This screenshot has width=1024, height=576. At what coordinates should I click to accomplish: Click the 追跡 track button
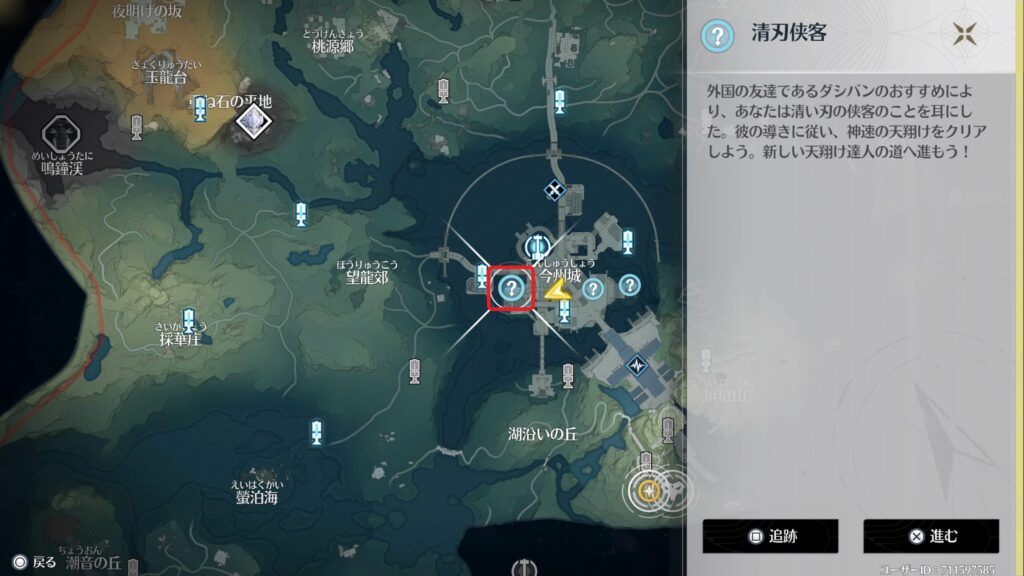tap(769, 536)
